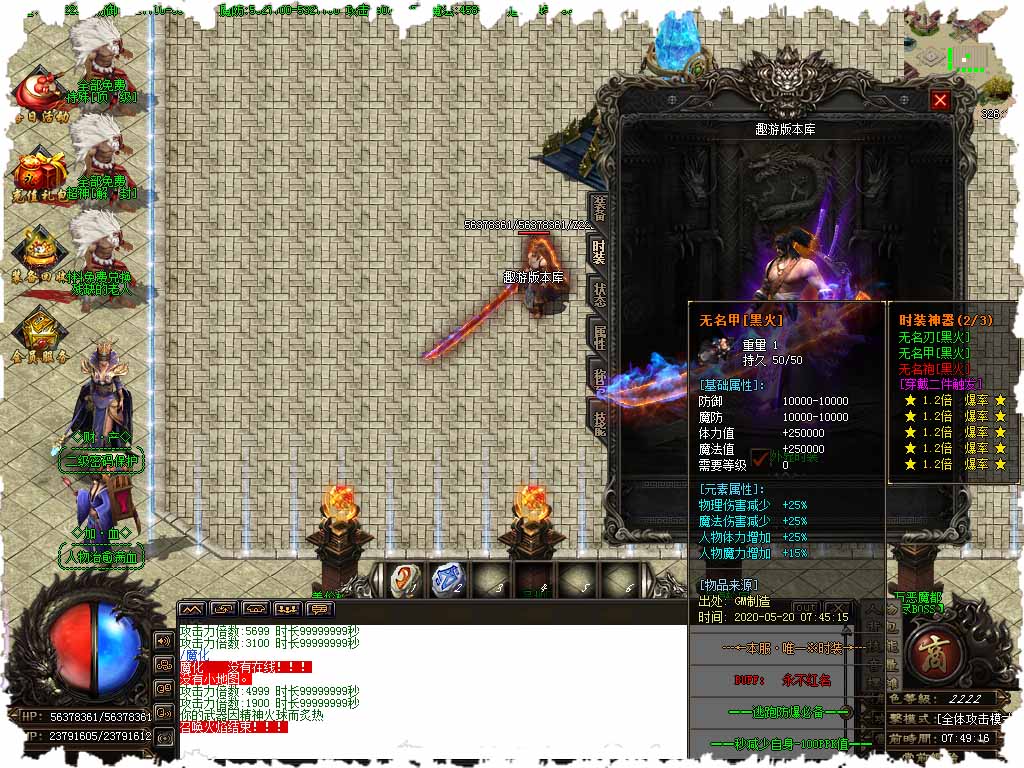Open the 会员服务 member service icon
1024x768 pixels.
point(40,337)
